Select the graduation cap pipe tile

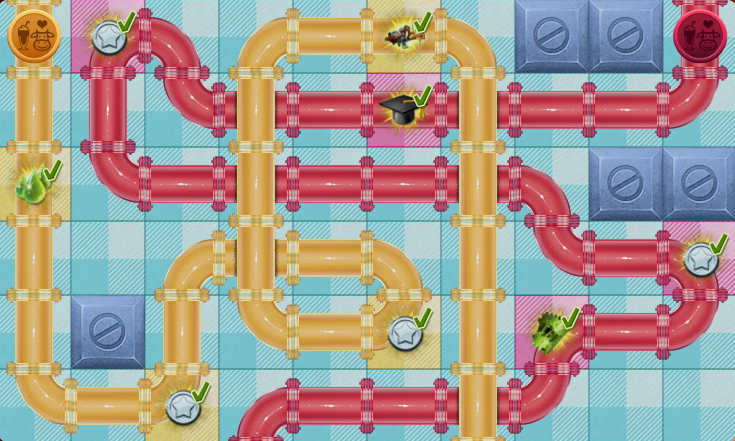(x=402, y=109)
